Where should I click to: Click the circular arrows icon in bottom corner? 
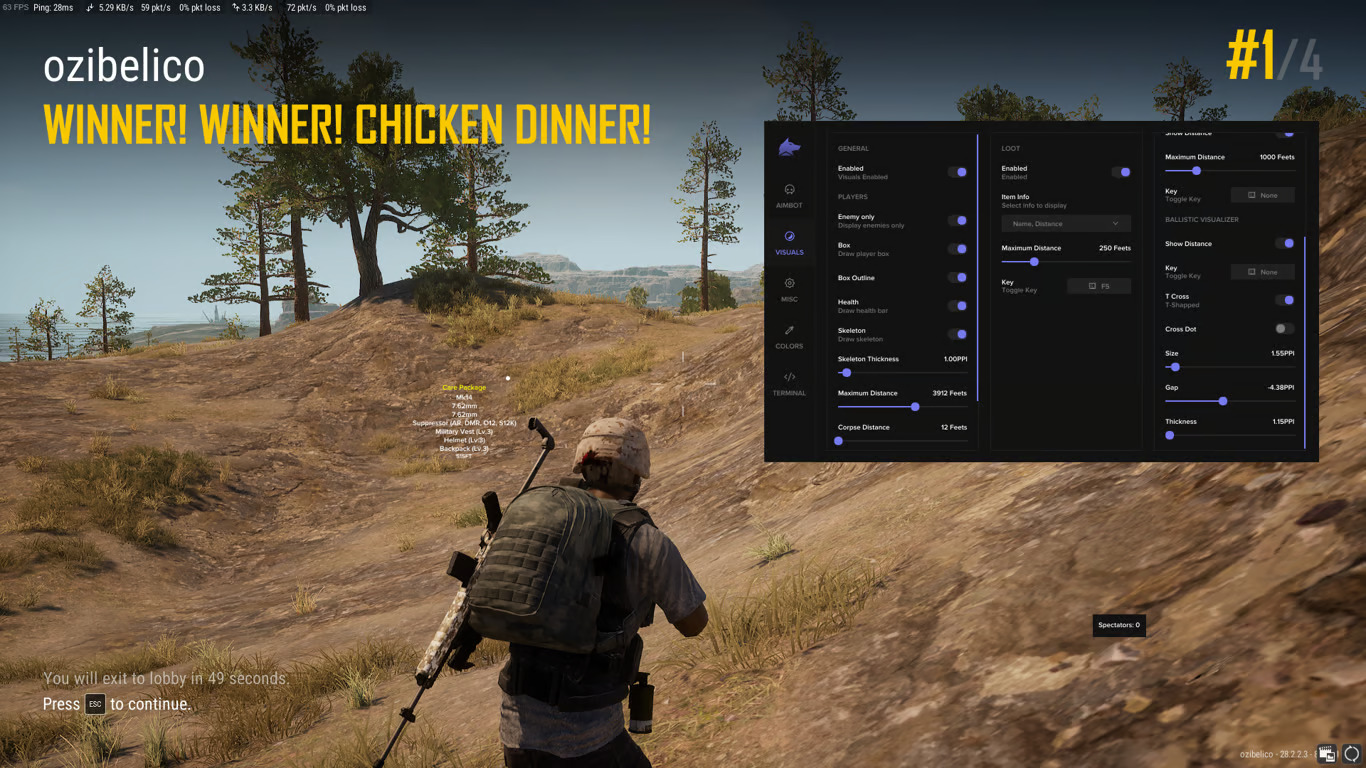point(1351,754)
